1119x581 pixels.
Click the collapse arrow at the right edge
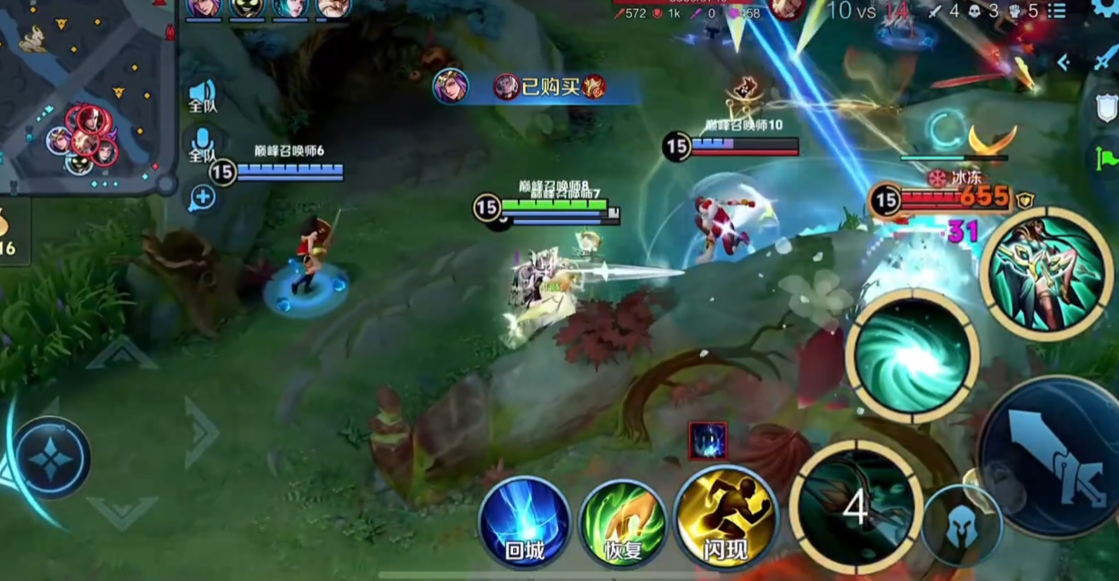pyautogui.click(x=1064, y=62)
